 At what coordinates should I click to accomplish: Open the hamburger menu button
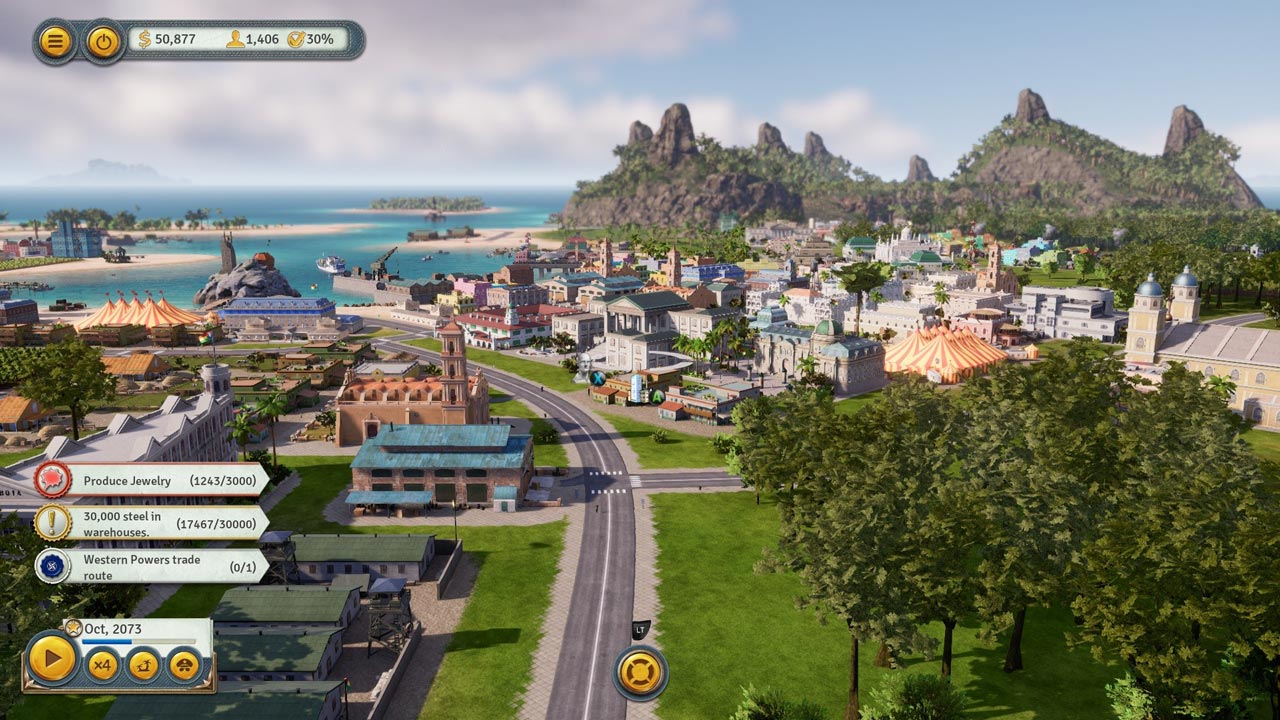point(55,41)
